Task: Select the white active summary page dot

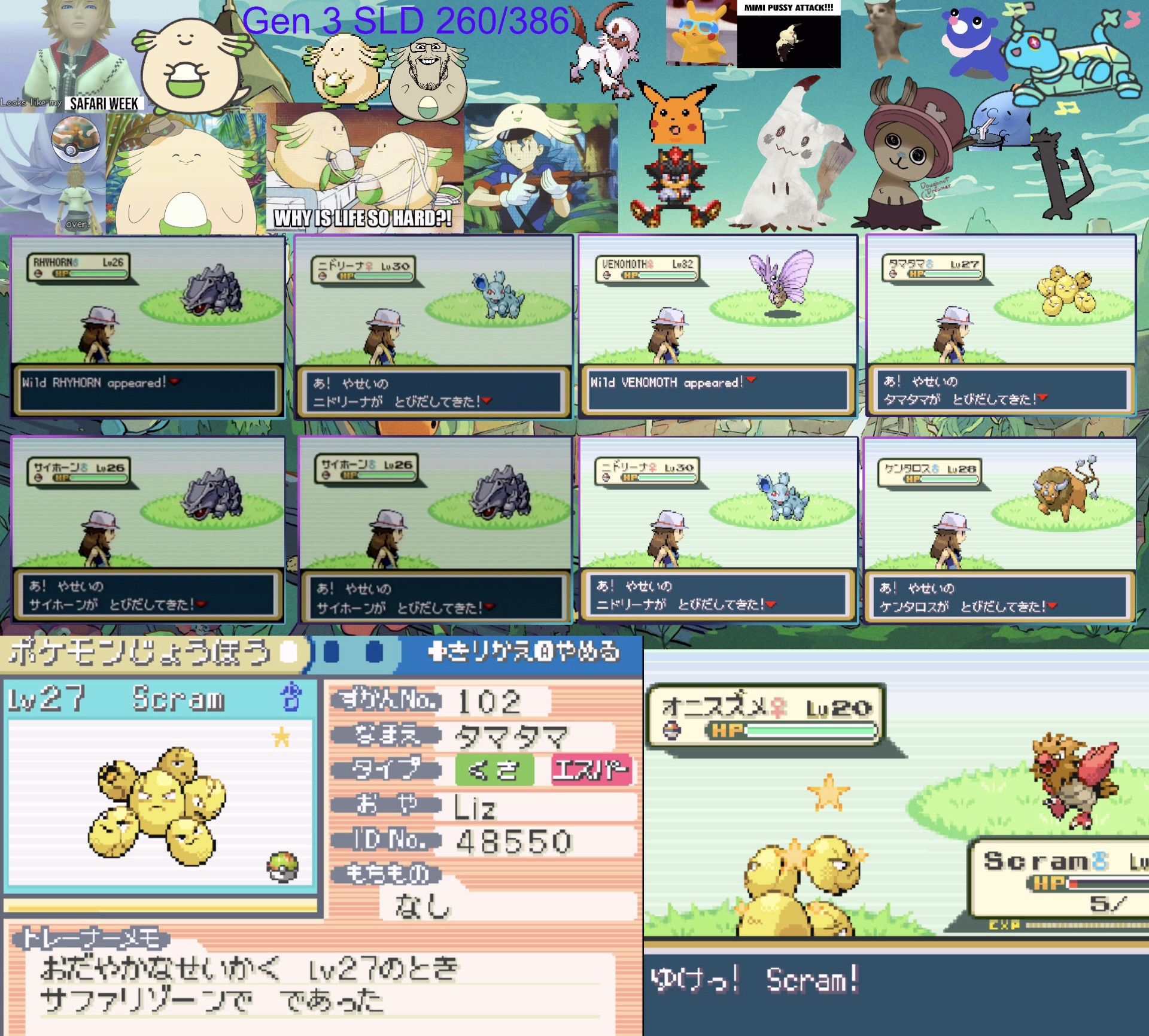Action: coord(288,653)
